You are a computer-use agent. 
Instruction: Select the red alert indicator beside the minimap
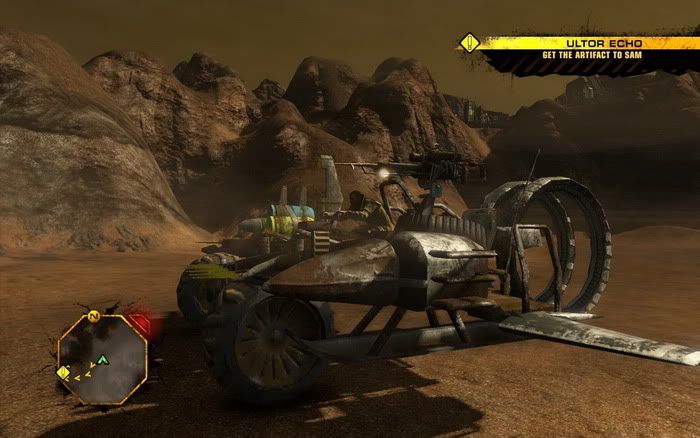[141, 324]
